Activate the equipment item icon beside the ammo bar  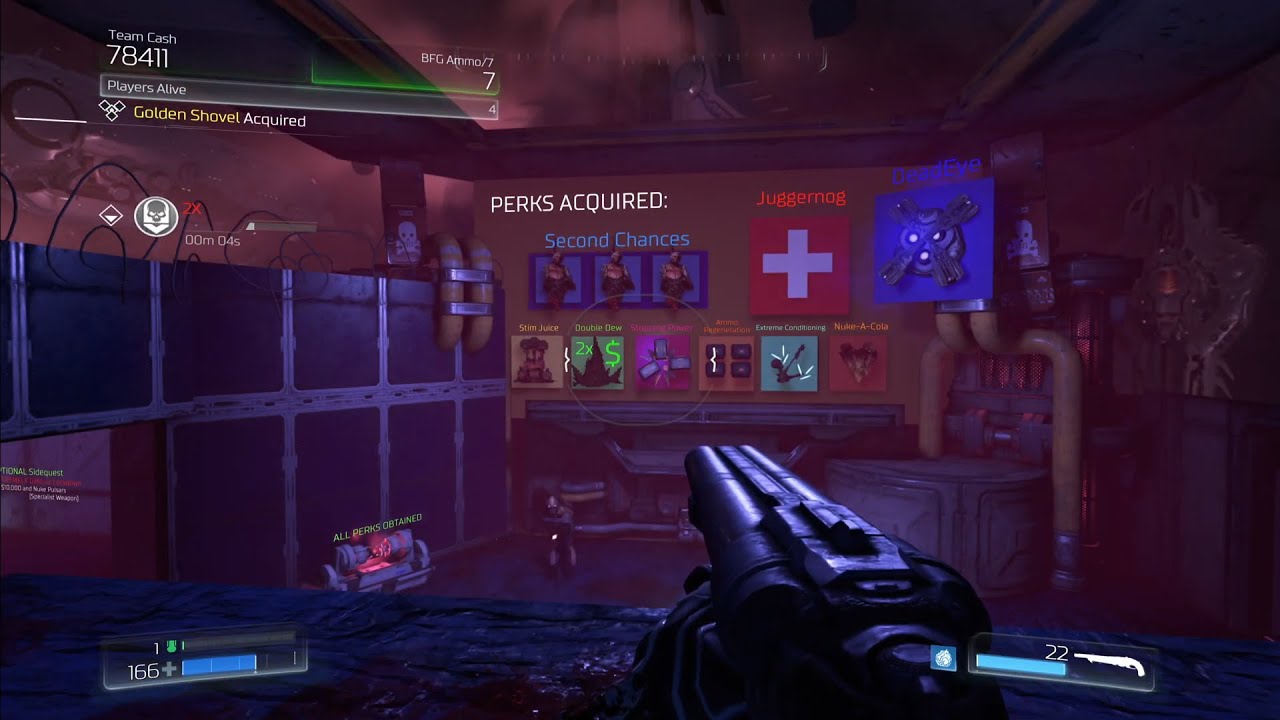click(943, 658)
